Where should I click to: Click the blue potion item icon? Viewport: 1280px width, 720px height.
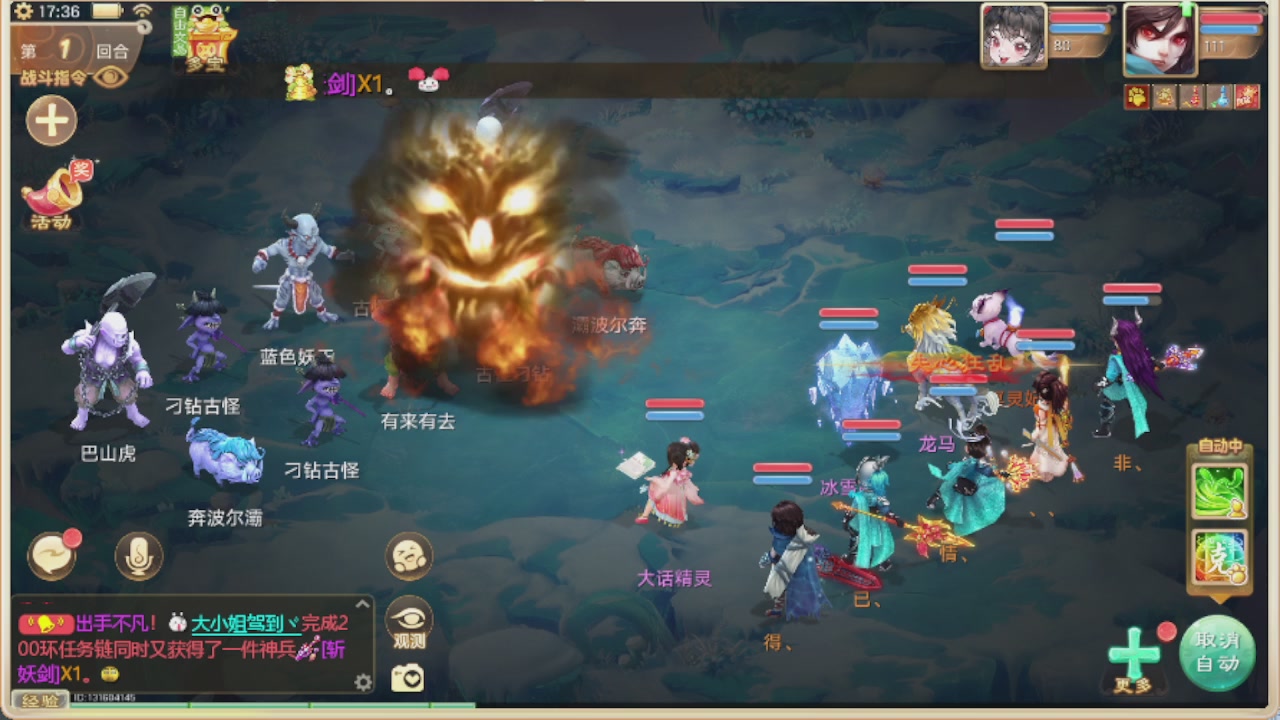(1218, 96)
